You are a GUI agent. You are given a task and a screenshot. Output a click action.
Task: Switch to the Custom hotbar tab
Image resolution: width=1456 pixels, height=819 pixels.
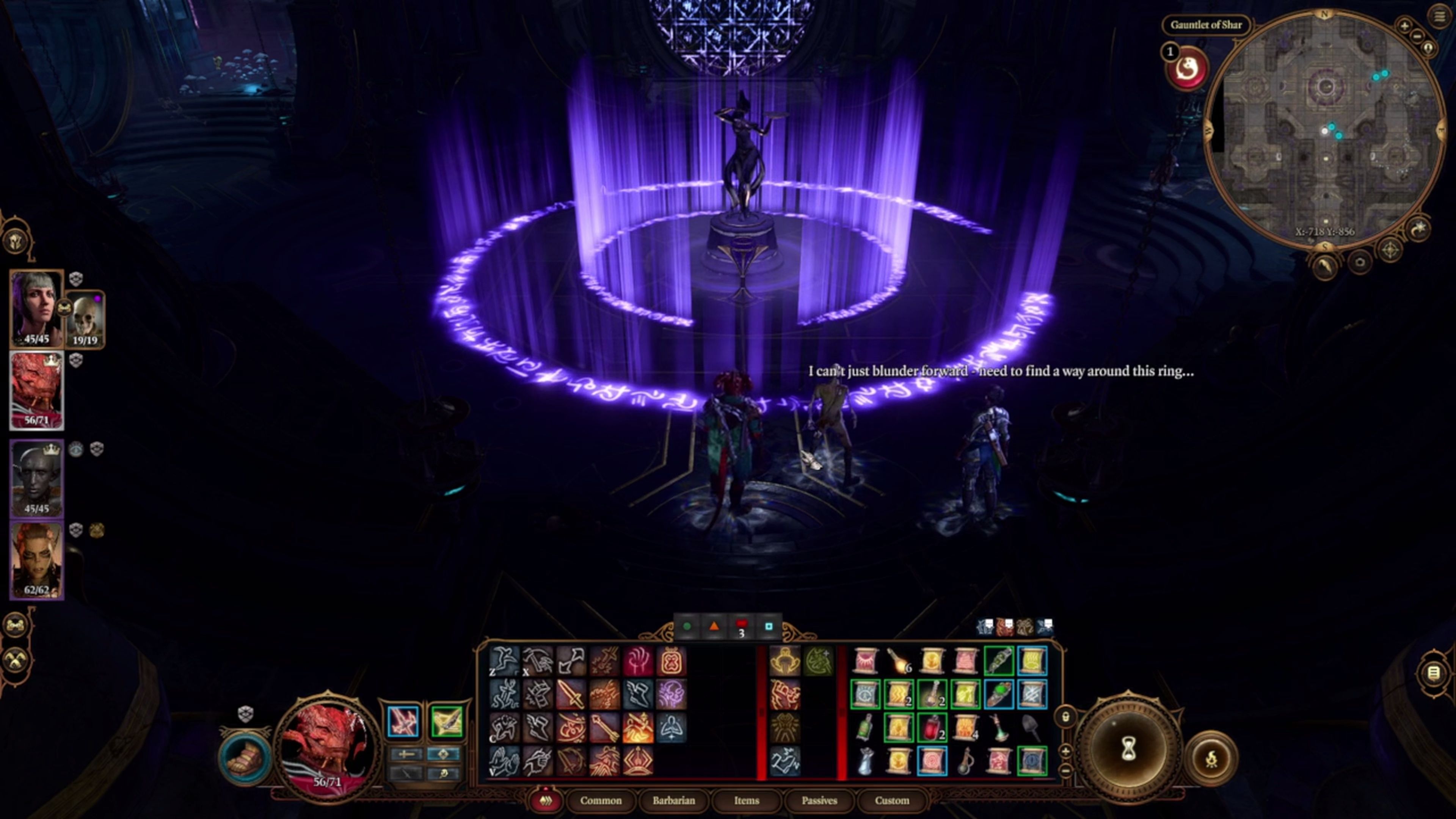click(x=891, y=800)
